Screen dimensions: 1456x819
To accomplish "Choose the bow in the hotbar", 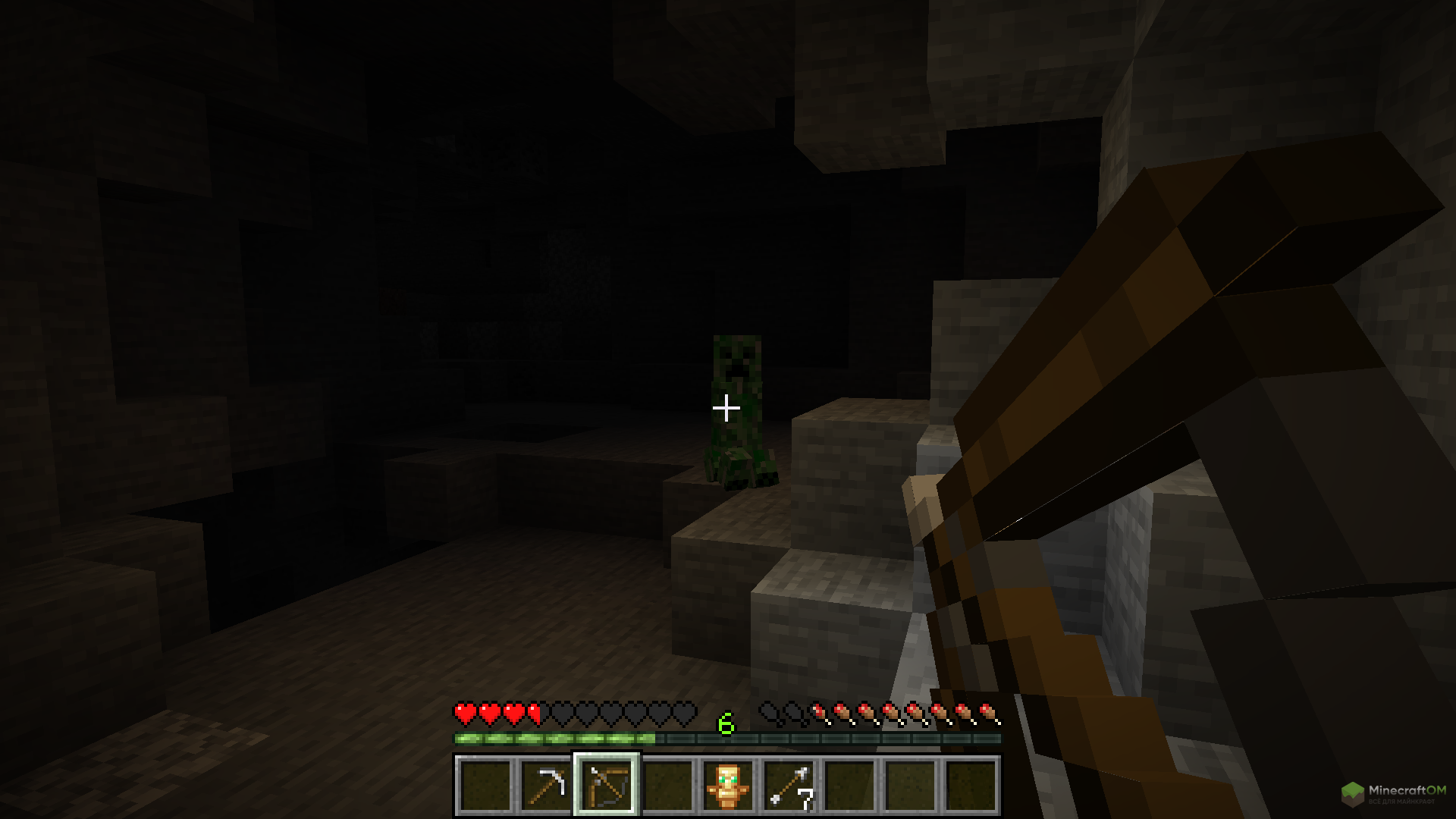I will pyautogui.click(x=607, y=785).
